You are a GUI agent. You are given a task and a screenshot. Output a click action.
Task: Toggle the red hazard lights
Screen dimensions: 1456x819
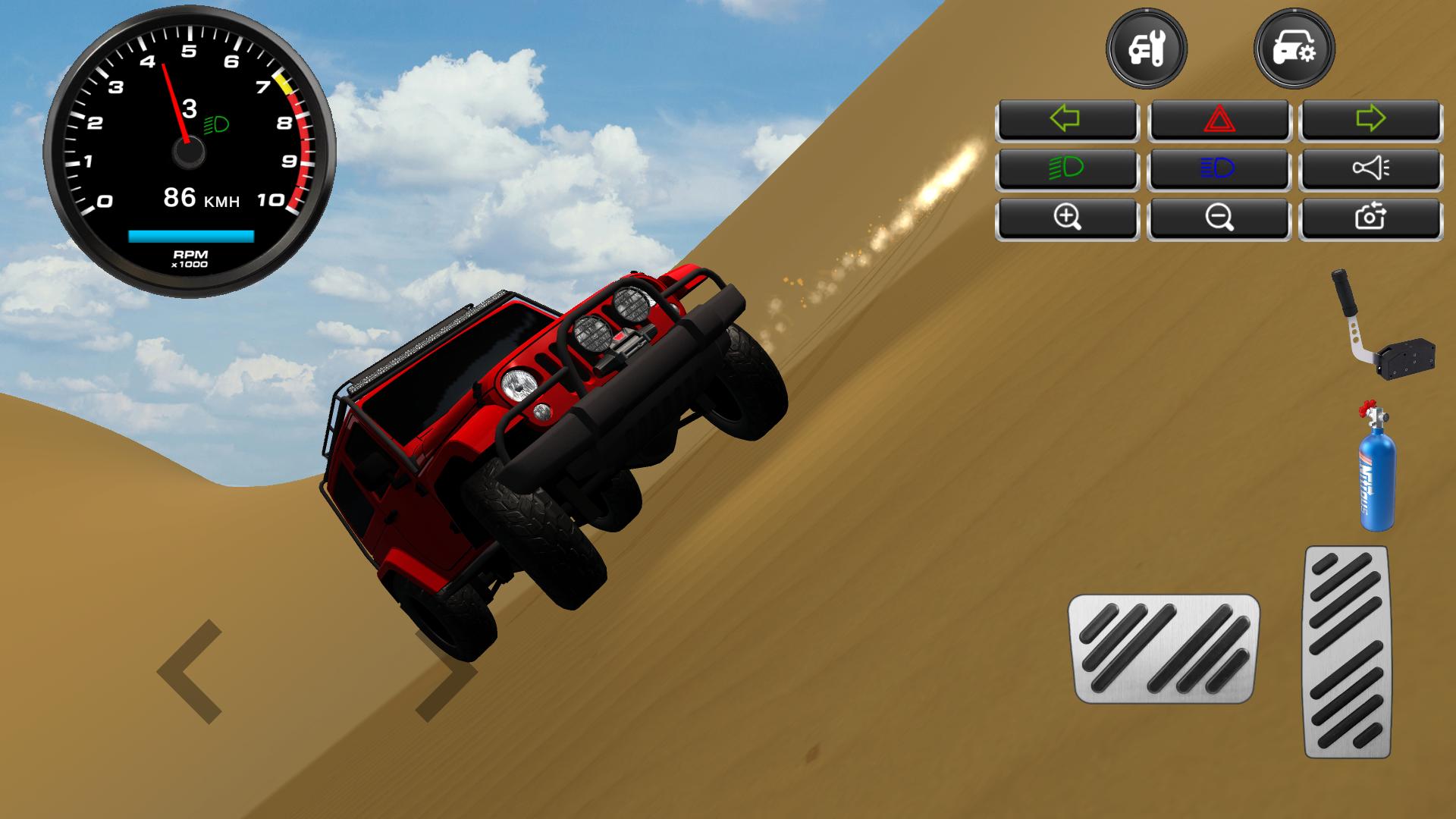click(x=1219, y=119)
